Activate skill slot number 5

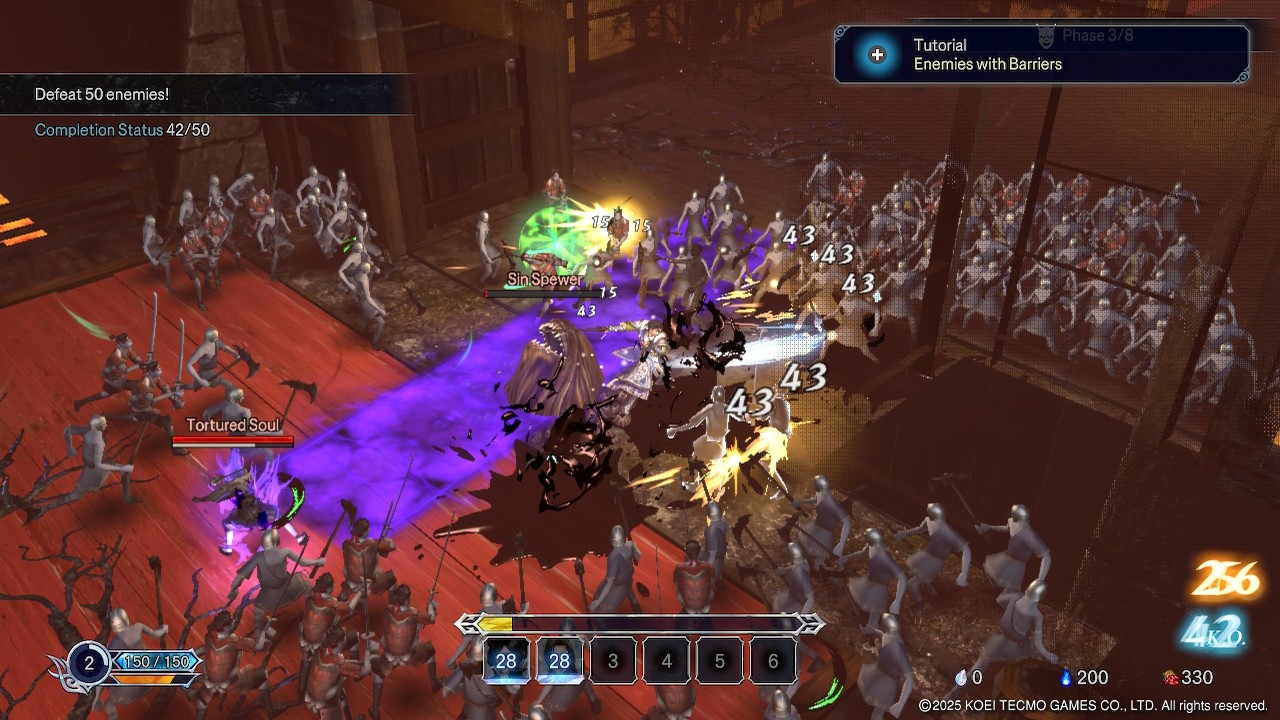[720, 661]
